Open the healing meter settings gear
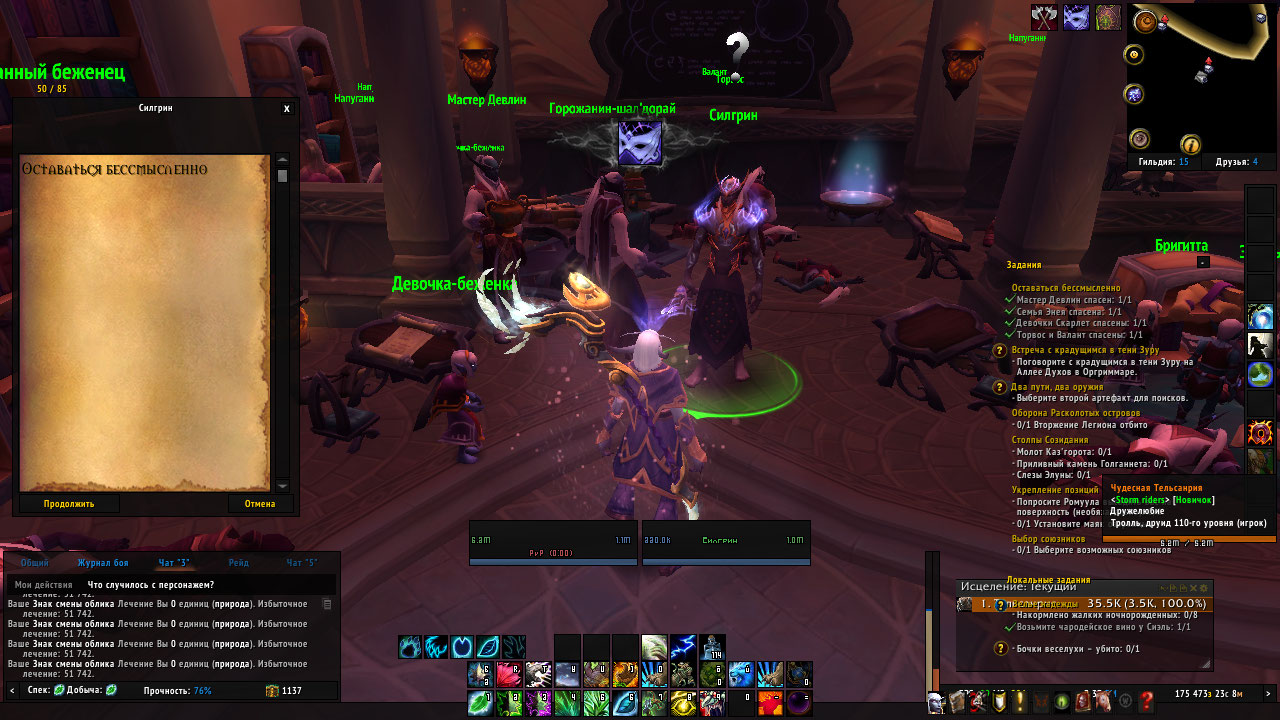This screenshot has width=1280, height=720. coord(1204,587)
